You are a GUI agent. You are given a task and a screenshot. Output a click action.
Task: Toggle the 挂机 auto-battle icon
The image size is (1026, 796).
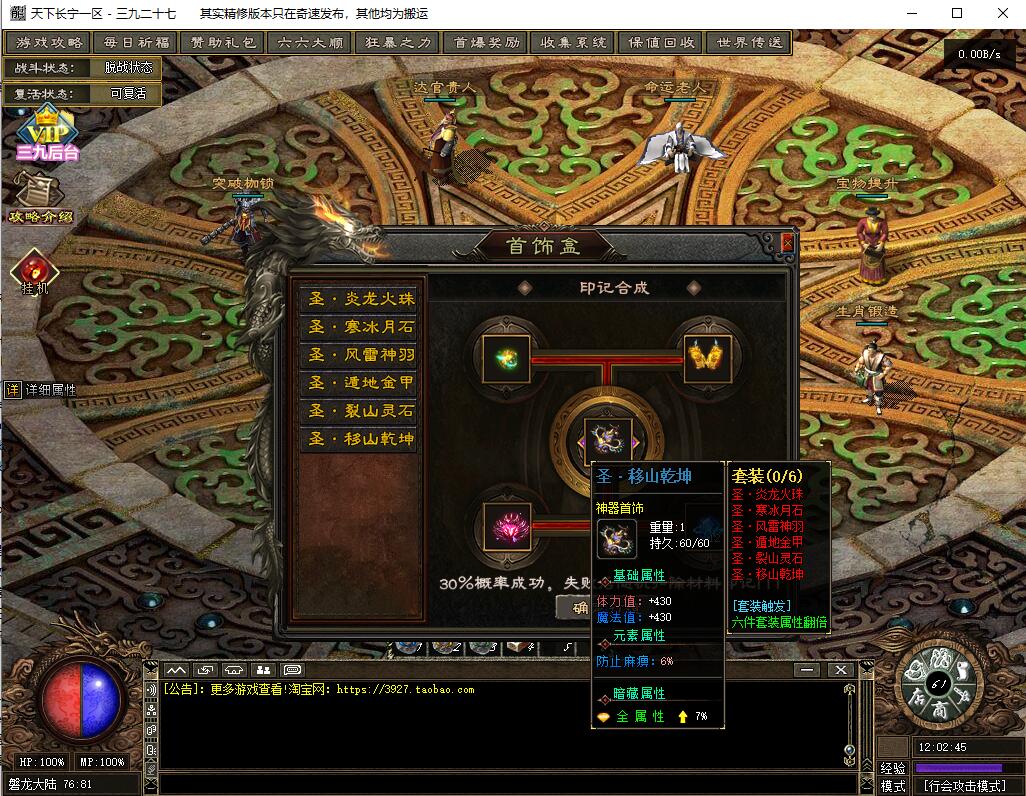click(x=35, y=271)
